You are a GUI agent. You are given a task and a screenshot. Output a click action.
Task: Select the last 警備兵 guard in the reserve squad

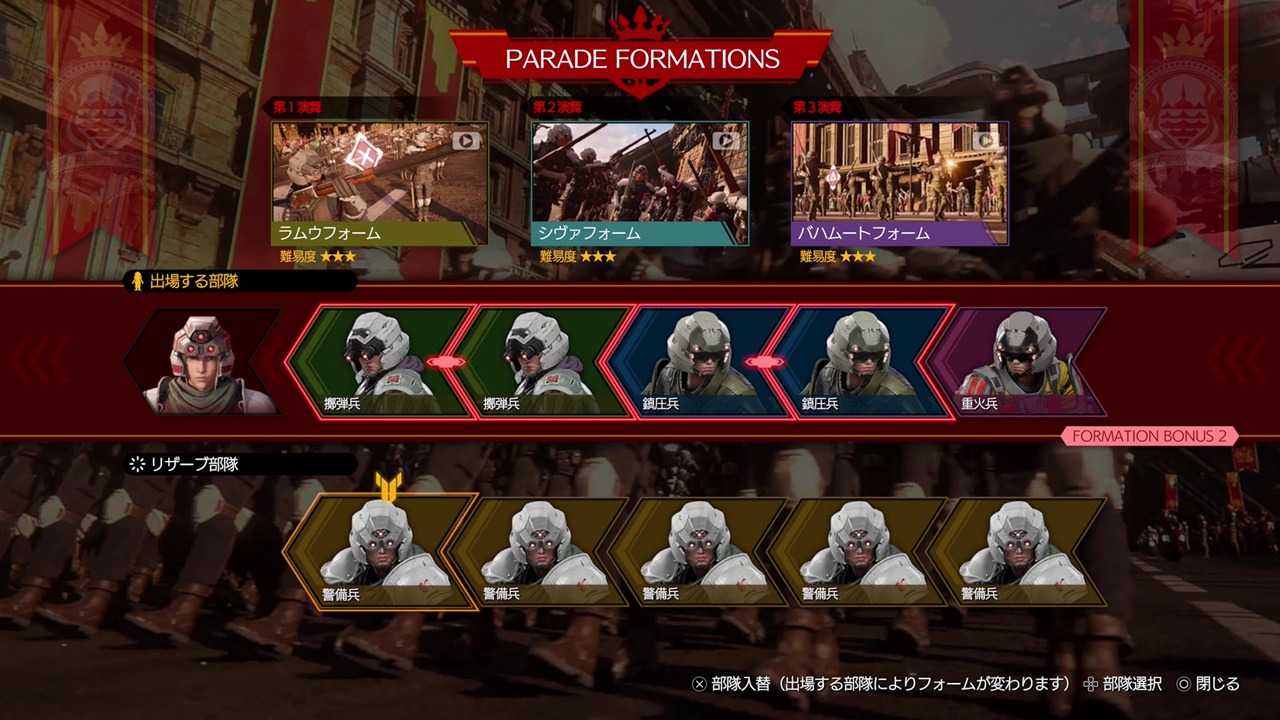[1020, 550]
